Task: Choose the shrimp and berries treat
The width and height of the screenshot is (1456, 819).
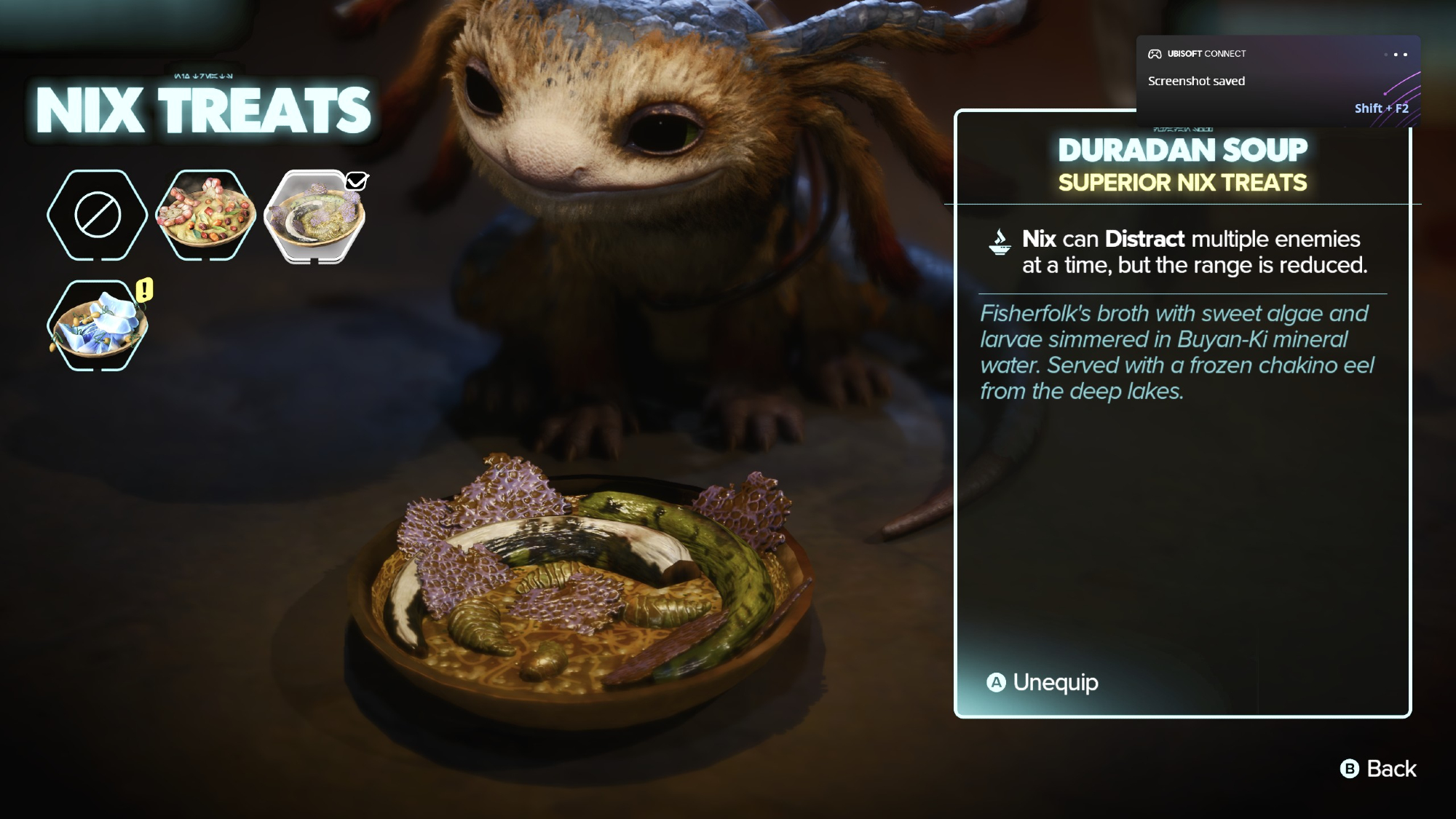Action: click(206, 215)
